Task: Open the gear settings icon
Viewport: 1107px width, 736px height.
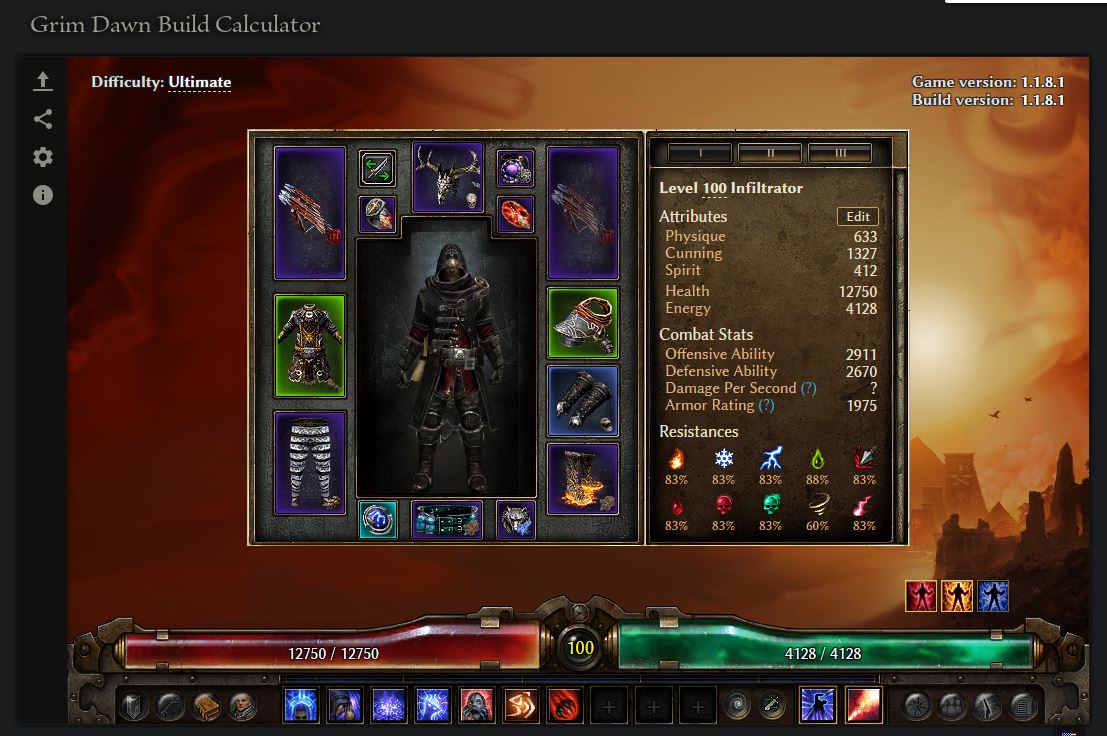Action: 42,157
